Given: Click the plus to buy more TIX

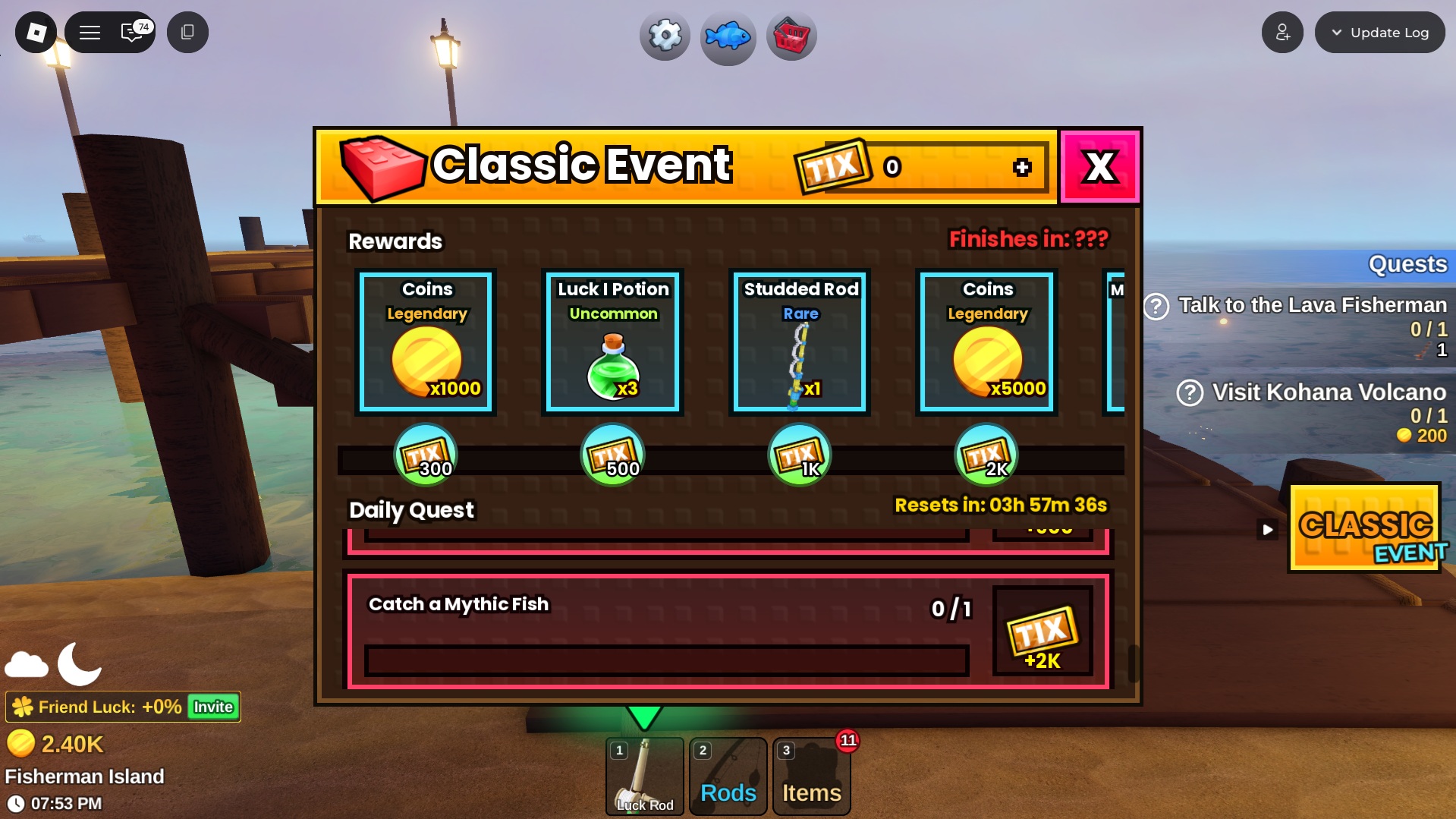Looking at the screenshot, I should click(x=1022, y=168).
